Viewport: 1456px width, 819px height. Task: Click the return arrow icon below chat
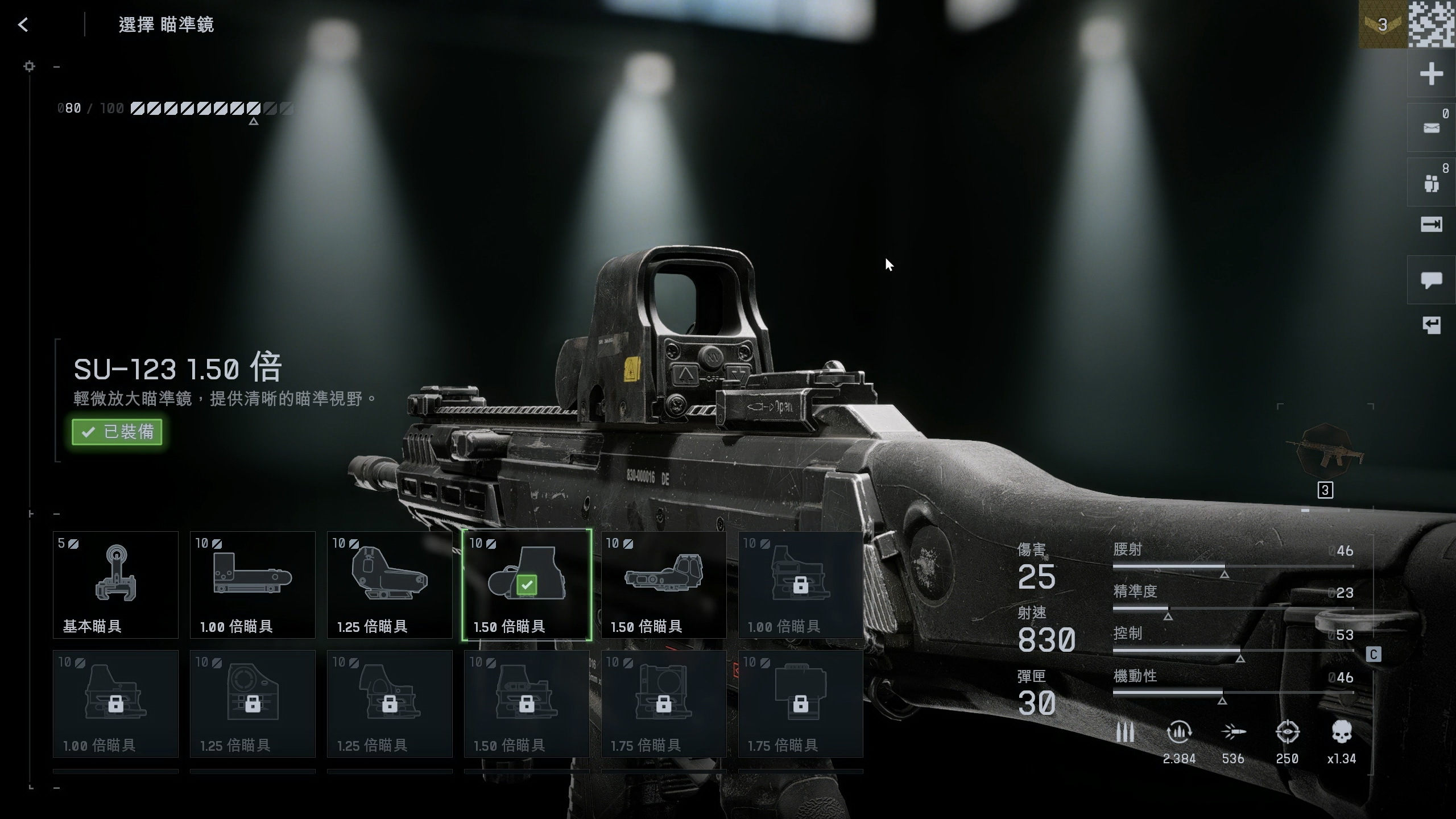[x=1431, y=325]
